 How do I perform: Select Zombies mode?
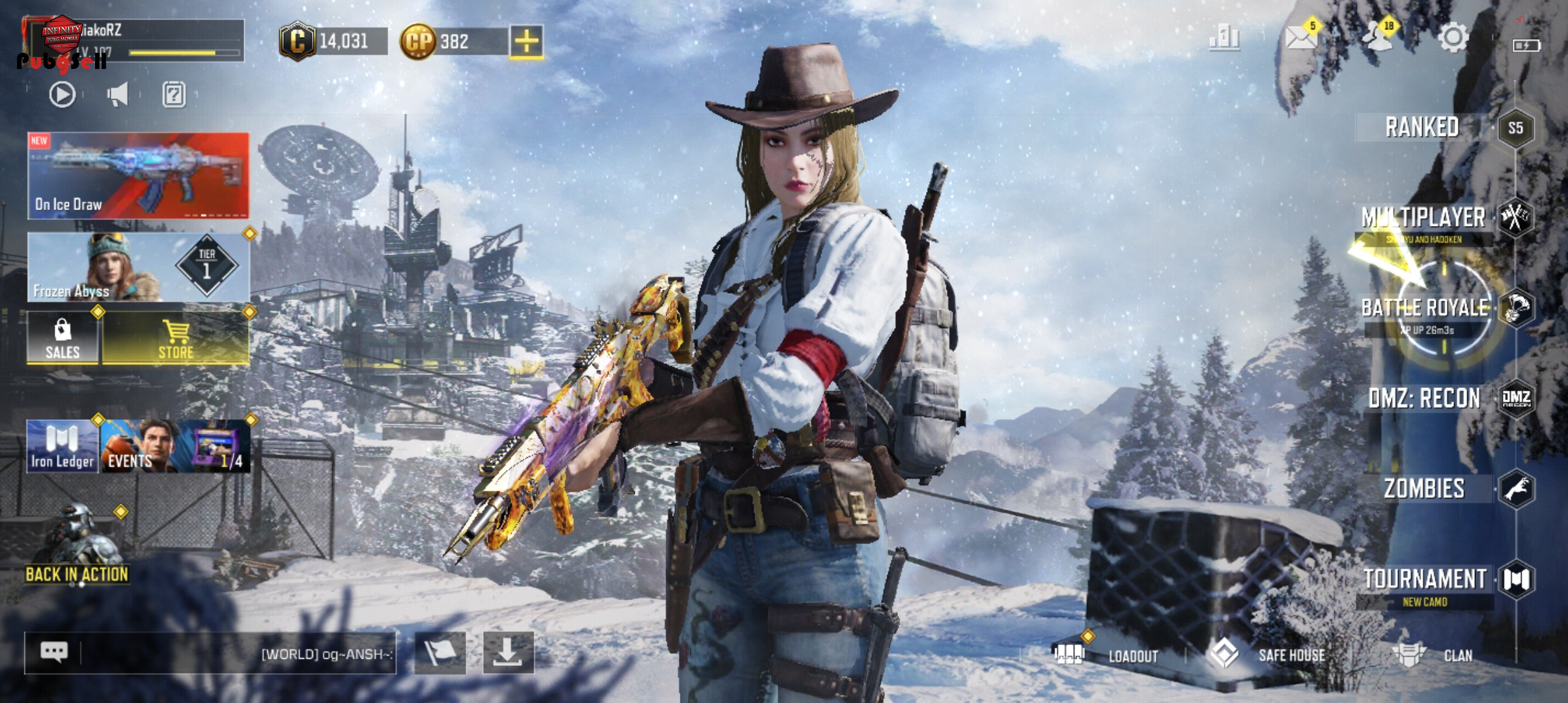click(x=1425, y=489)
